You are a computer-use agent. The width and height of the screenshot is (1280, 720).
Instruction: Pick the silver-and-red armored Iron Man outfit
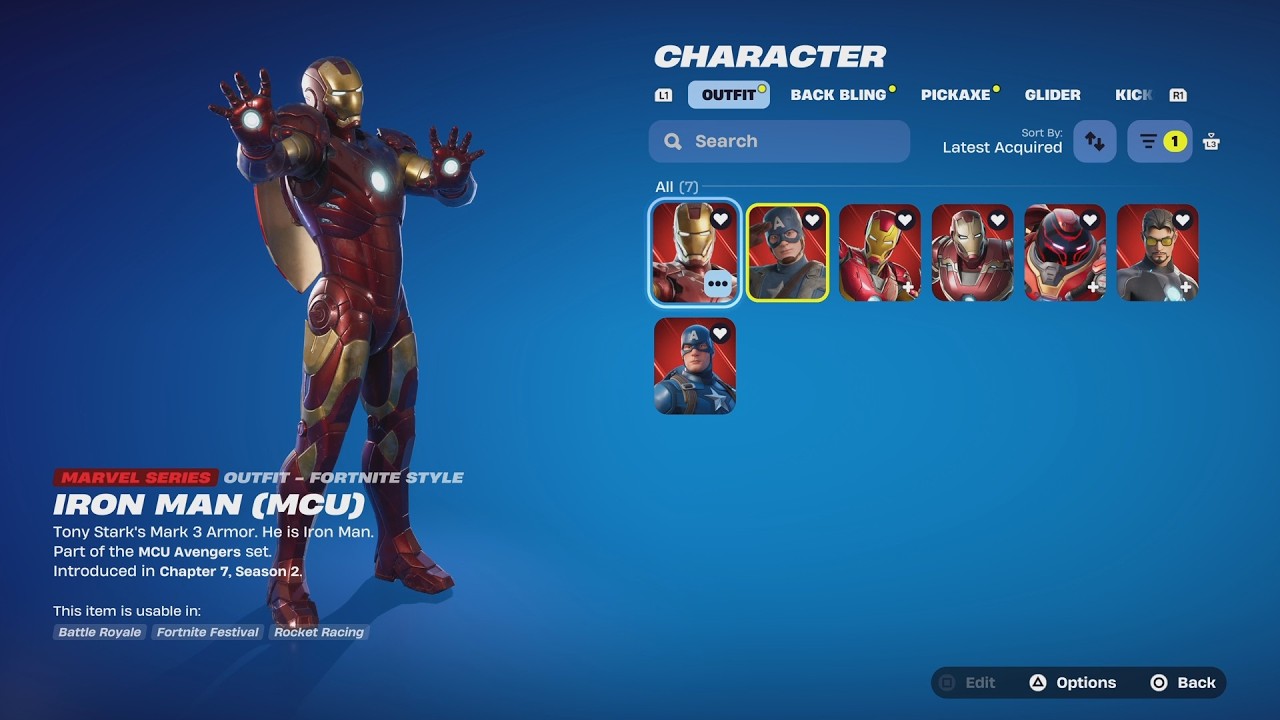pyautogui.click(x=972, y=253)
